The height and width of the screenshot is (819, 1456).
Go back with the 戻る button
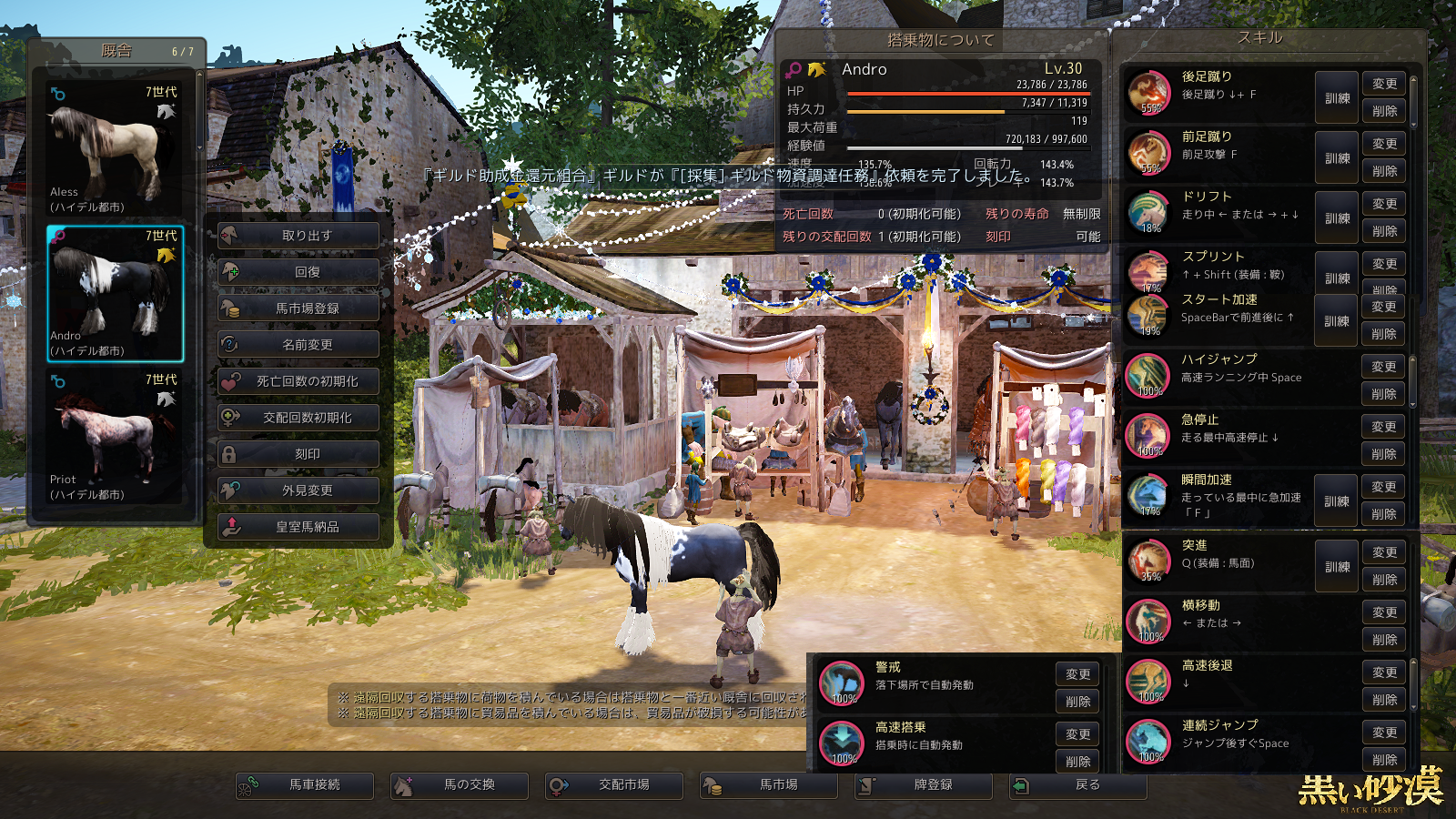tap(1078, 785)
